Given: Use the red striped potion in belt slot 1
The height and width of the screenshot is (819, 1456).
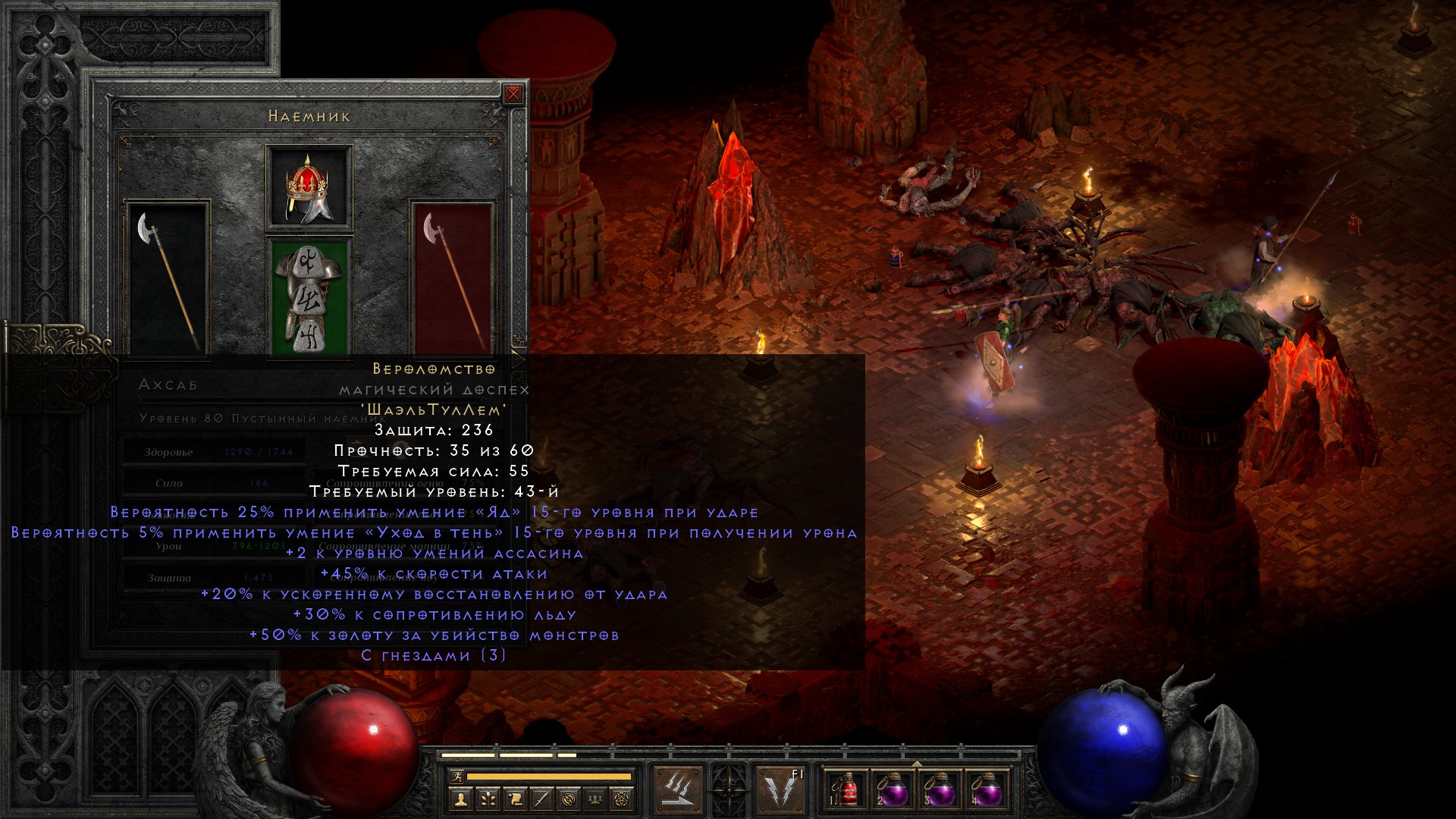Looking at the screenshot, I should pyautogui.click(x=848, y=790).
